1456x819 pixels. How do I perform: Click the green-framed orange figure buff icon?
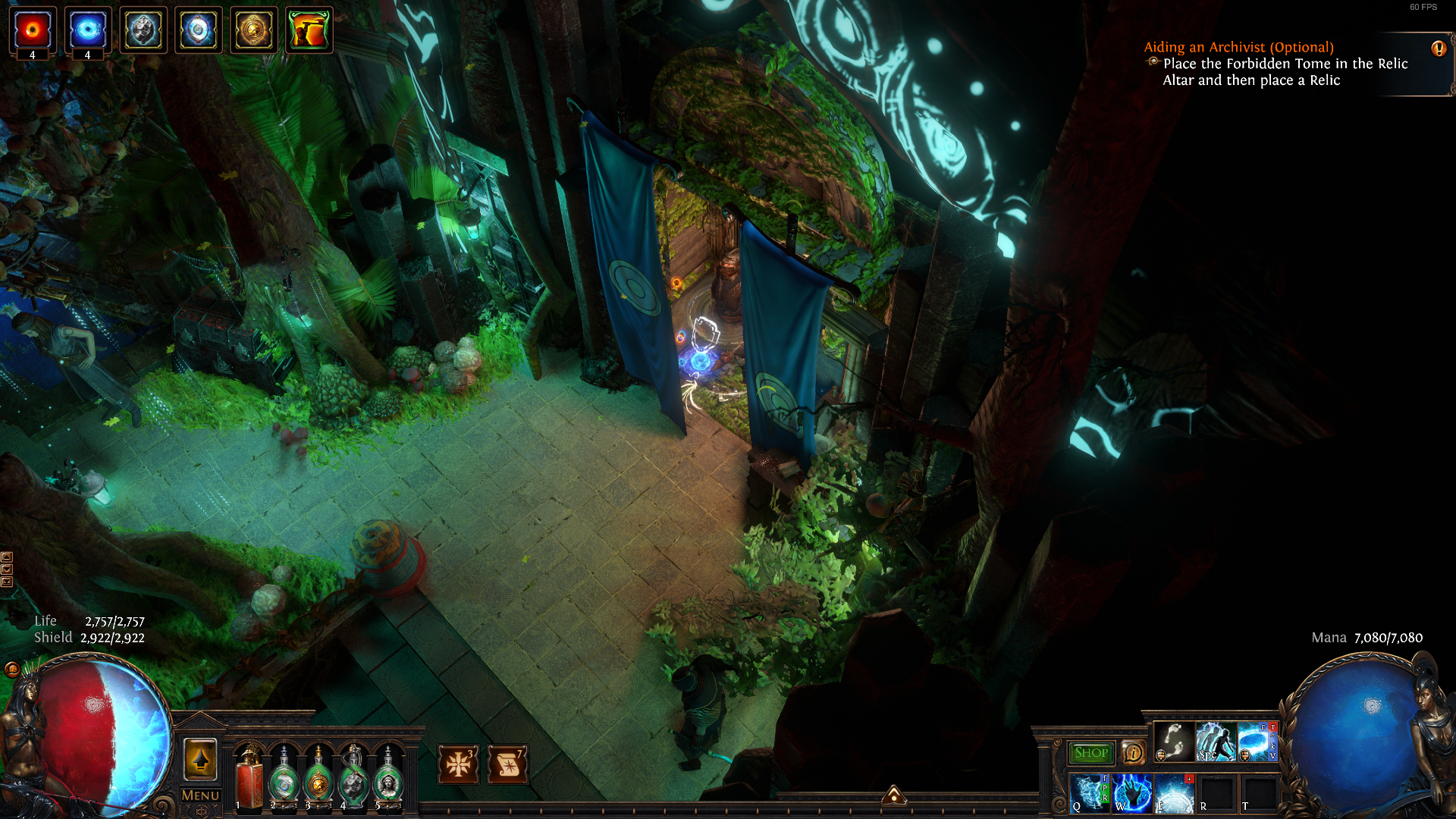309,30
